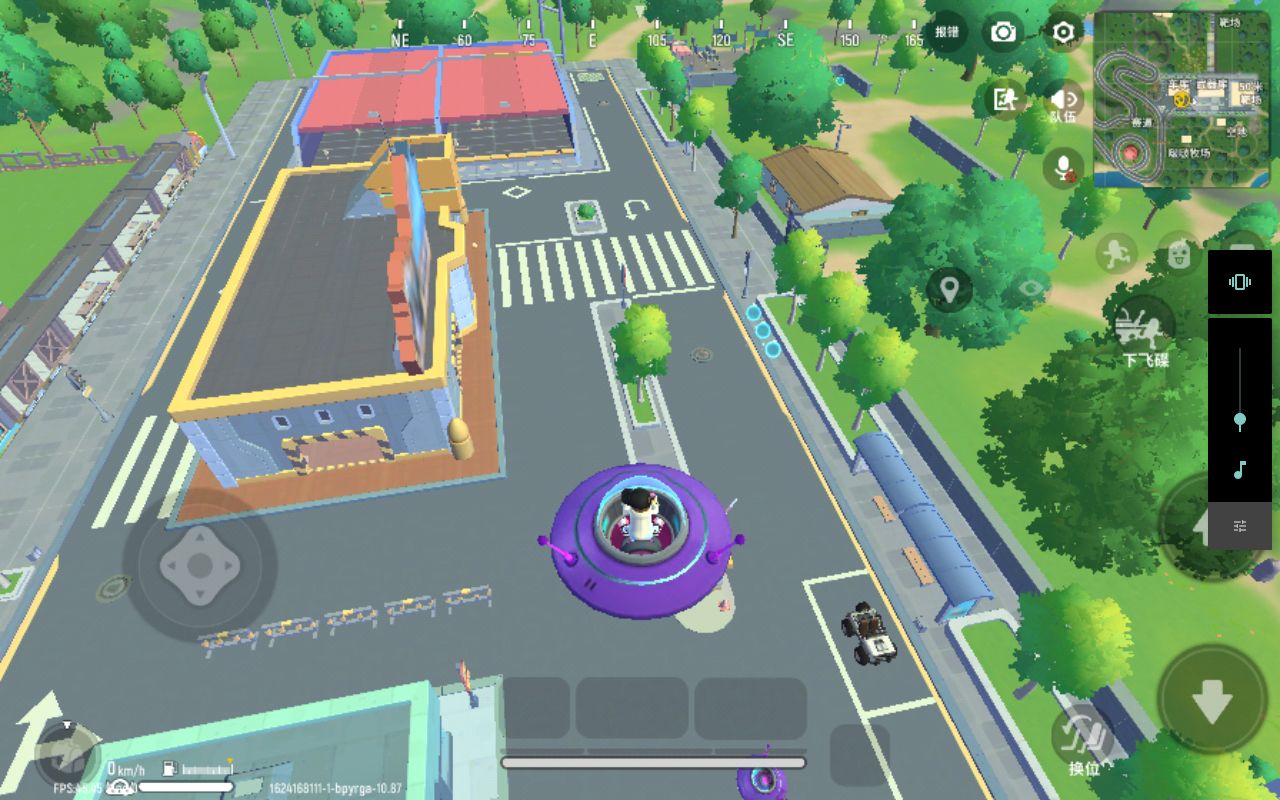
Task: Click the vehicle steering indicator icon
Action: (x=66, y=752)
